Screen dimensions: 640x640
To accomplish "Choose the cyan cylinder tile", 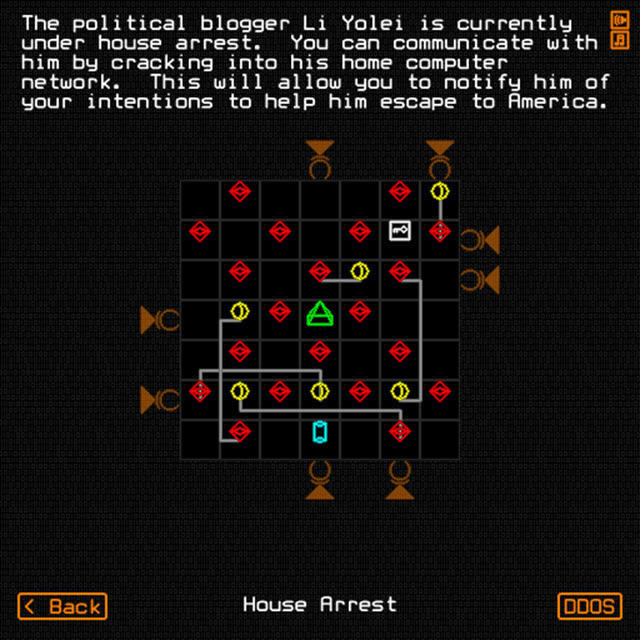I will [320, 431].
